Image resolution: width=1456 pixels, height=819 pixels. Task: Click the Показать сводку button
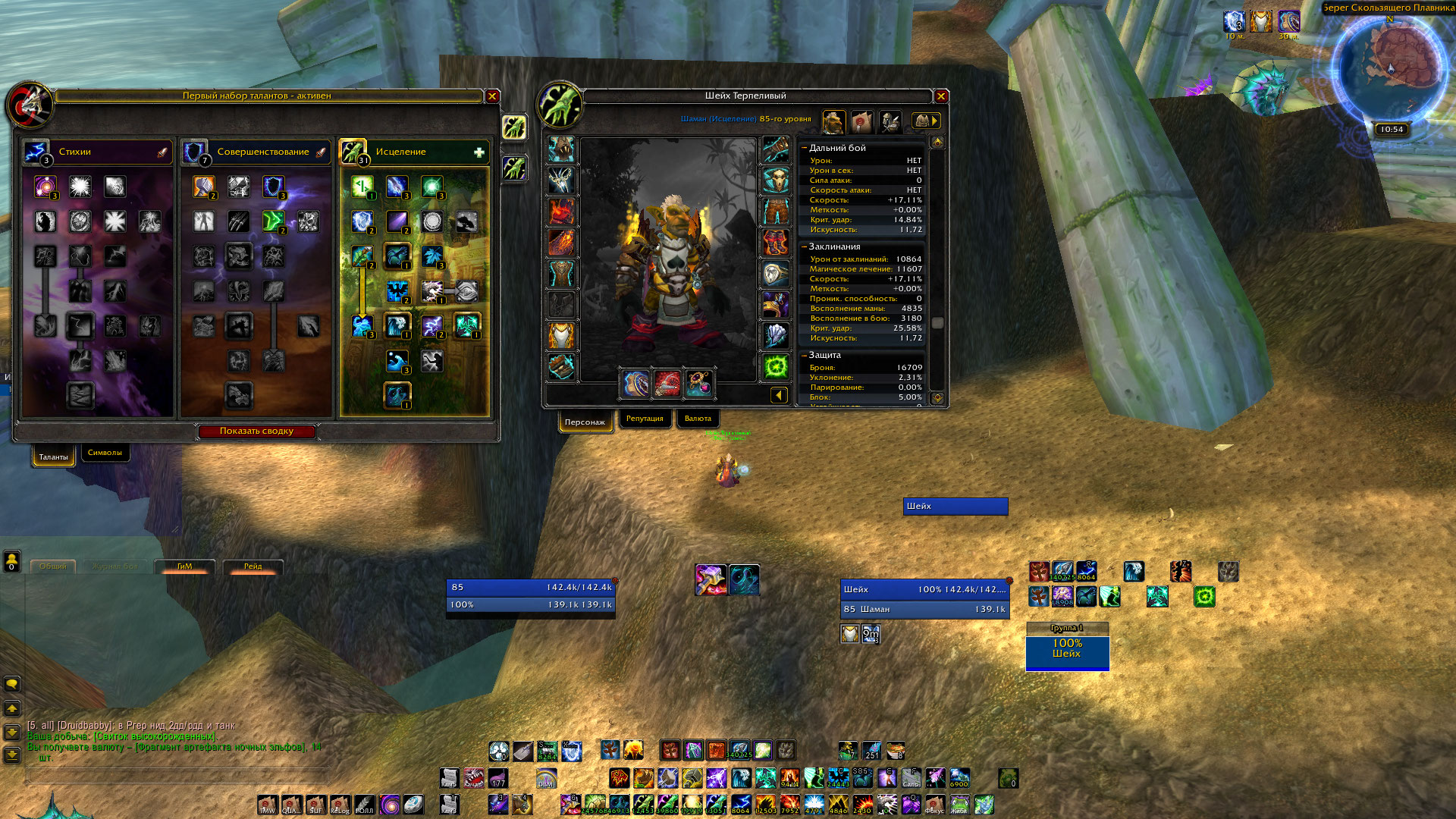point(256,431)
